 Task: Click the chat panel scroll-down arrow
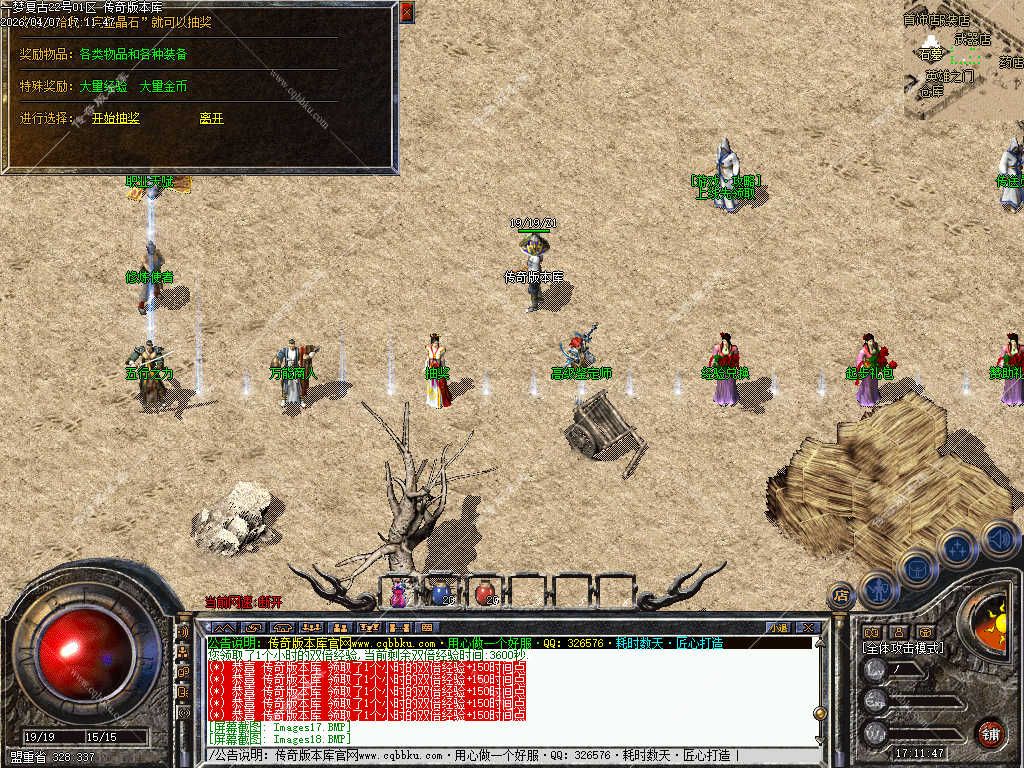coord(820,740)
